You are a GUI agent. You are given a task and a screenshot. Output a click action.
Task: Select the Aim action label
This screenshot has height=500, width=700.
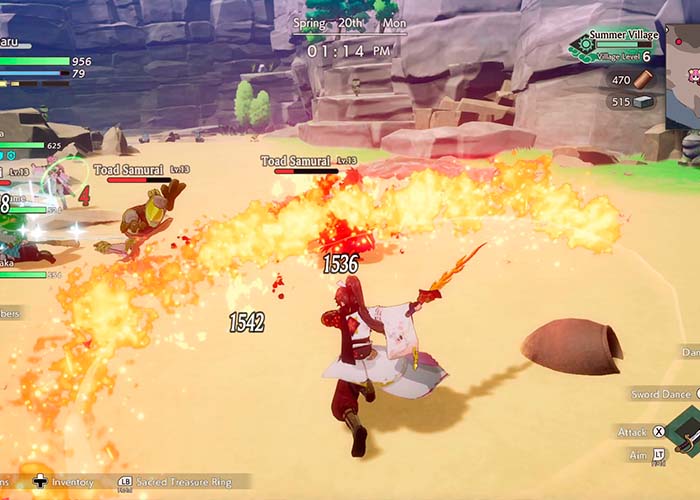pyautogui.click(x=638, y=455)
